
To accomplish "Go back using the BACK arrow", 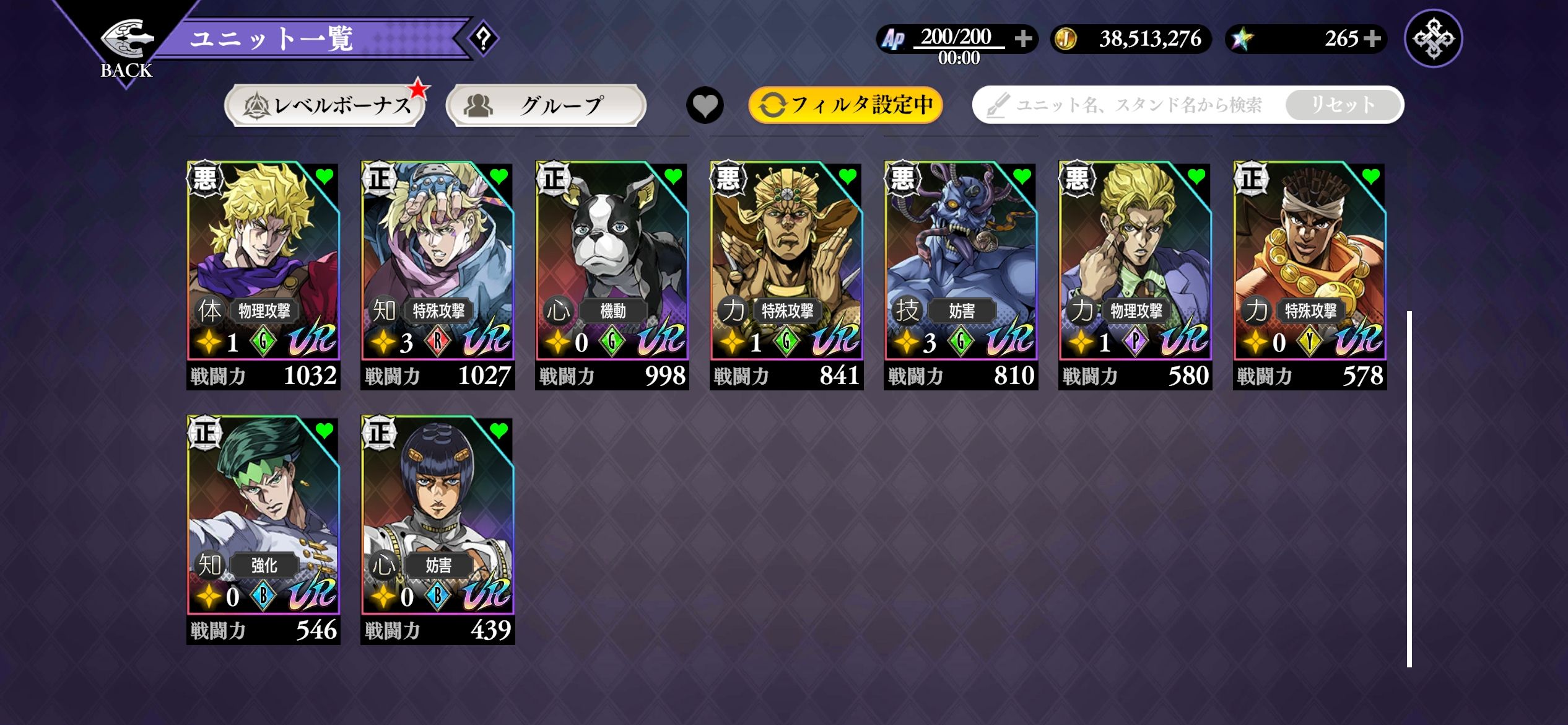I will [126, 46].
